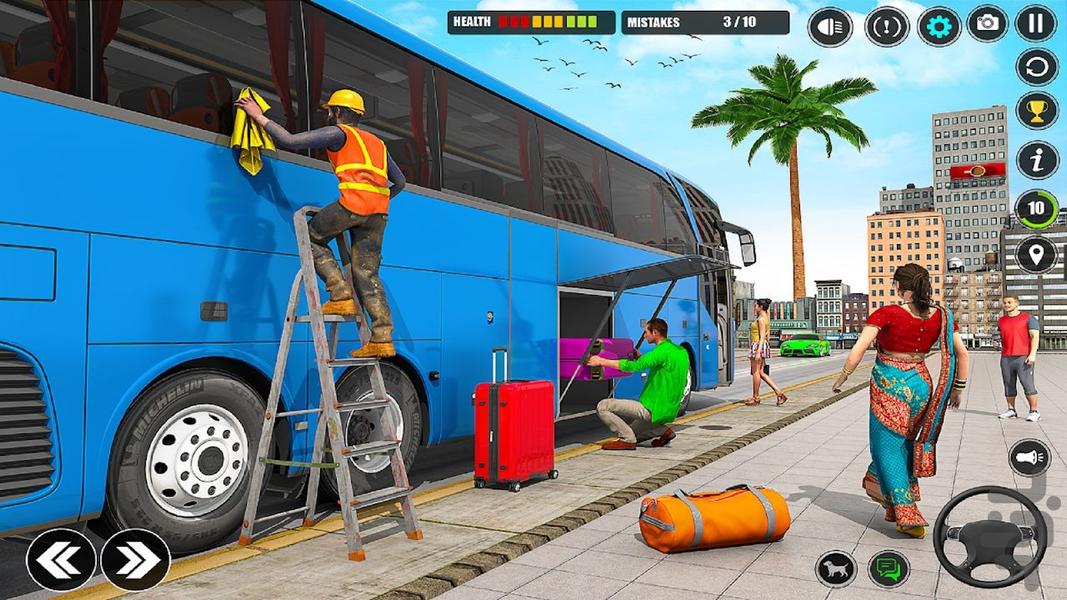Open the green chat bubbles button
1067x600 pixels.
888,569
